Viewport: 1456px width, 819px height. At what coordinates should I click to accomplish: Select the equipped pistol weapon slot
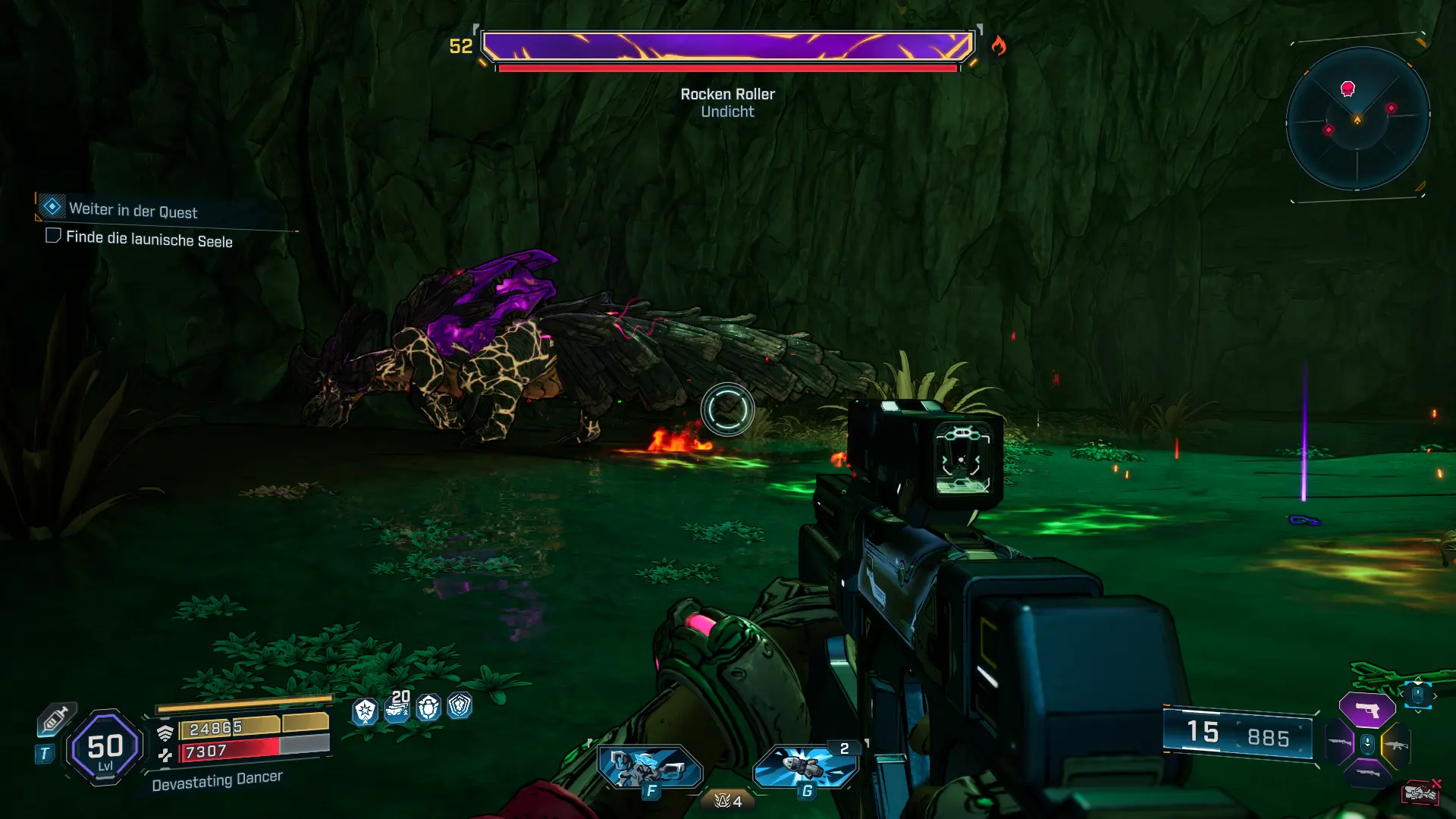(x=1367, y=711)
